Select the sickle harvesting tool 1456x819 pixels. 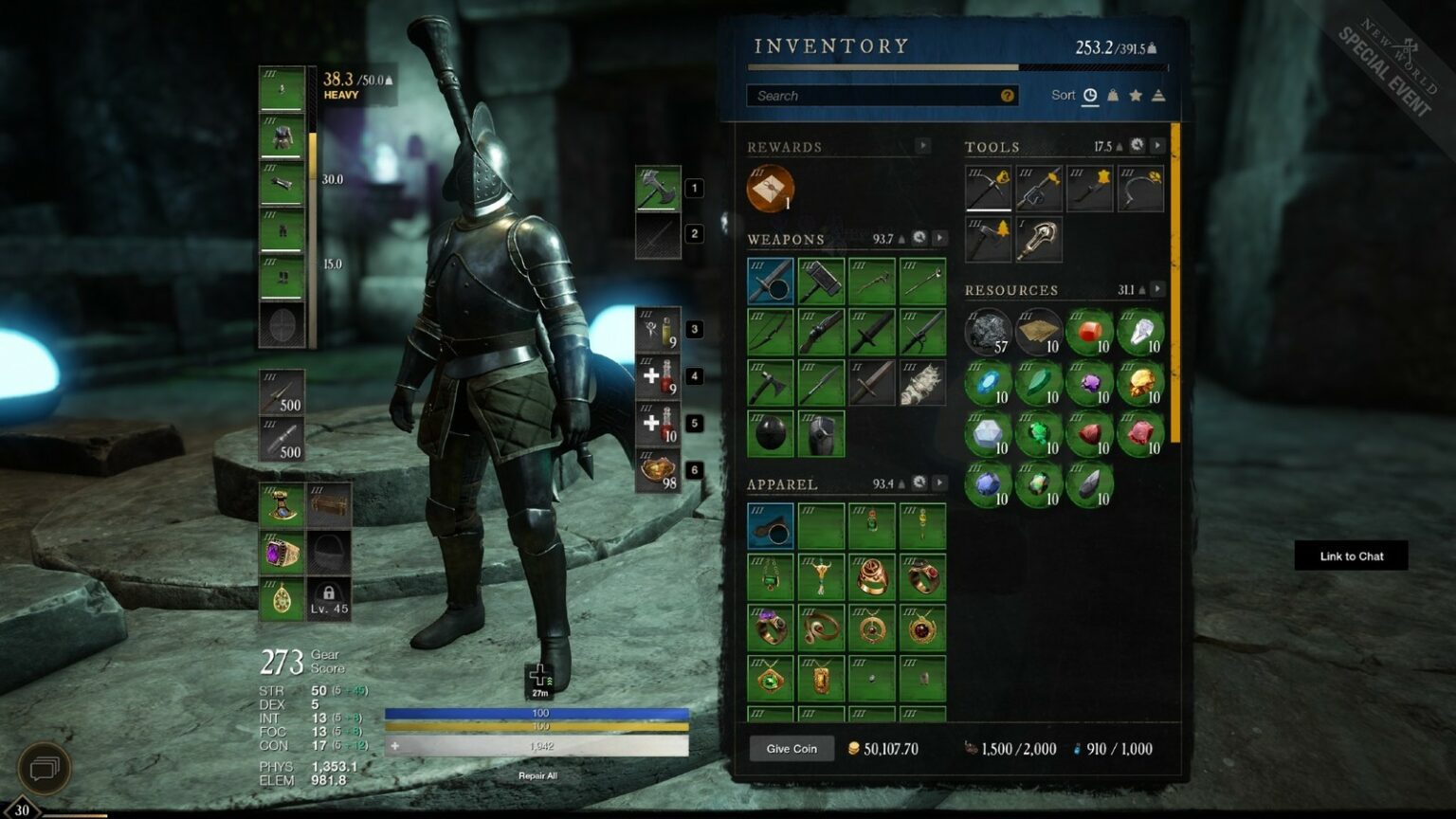[x=1140, y=188]
